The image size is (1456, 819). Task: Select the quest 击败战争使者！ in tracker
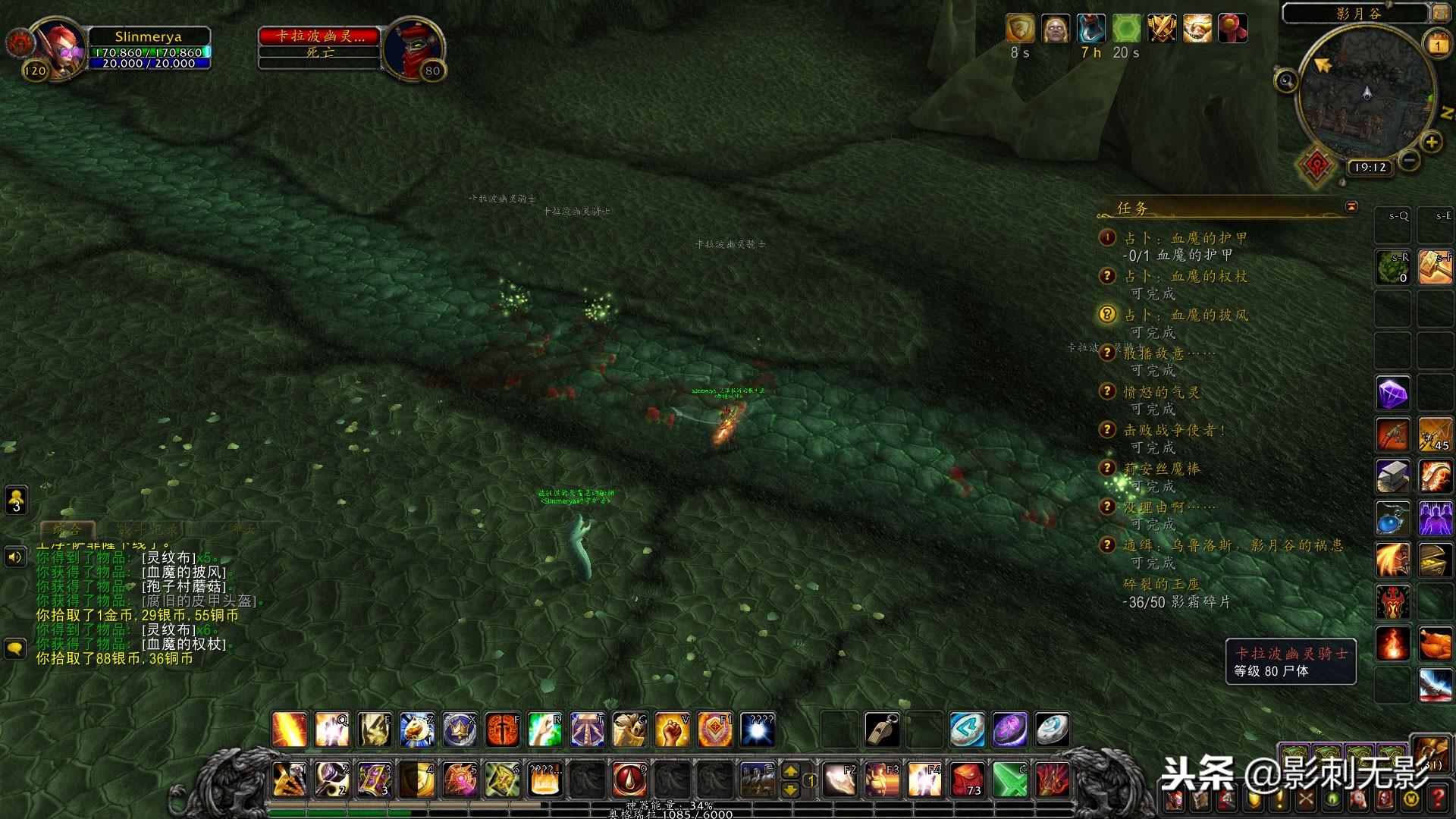point(1174,430)
